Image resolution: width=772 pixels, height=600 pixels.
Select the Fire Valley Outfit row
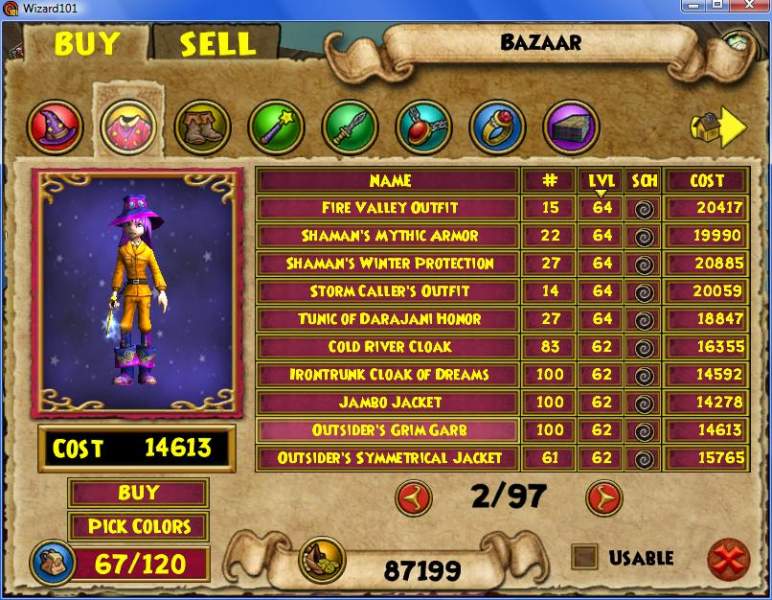389,208
